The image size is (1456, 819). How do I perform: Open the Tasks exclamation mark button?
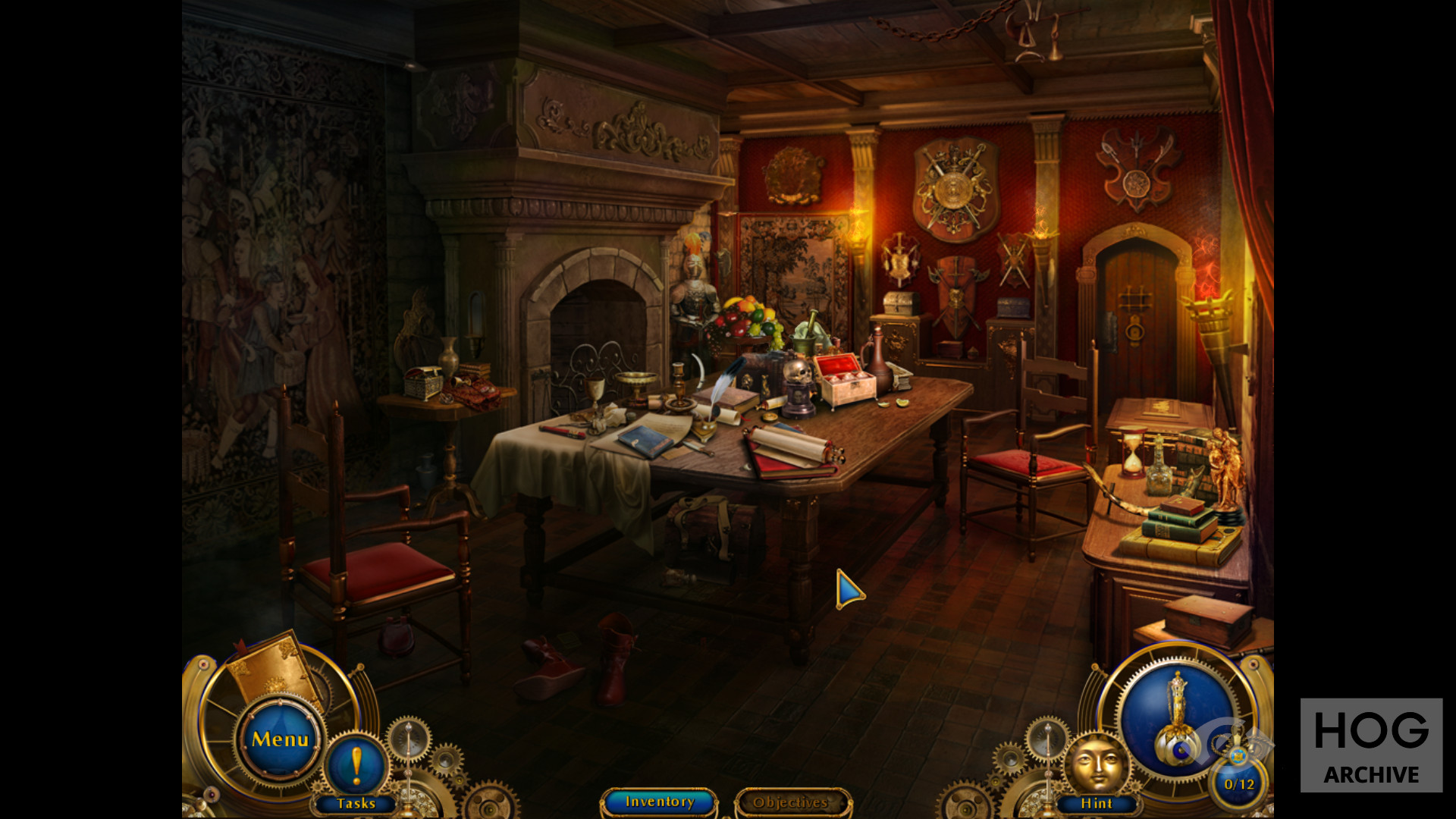pyautogui.click(x=356, y=764)
